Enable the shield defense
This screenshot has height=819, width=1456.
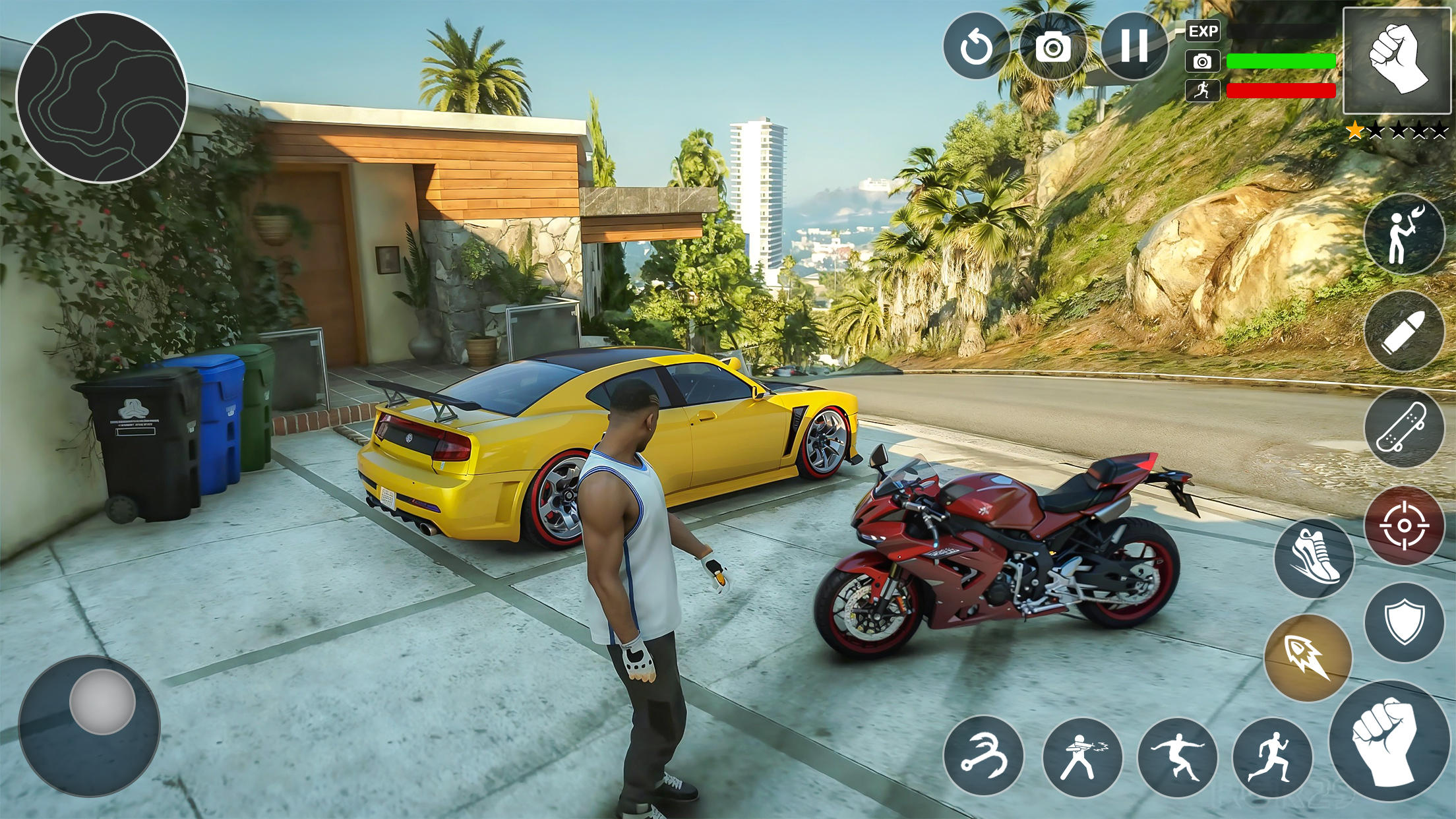tap(1404, 622)
